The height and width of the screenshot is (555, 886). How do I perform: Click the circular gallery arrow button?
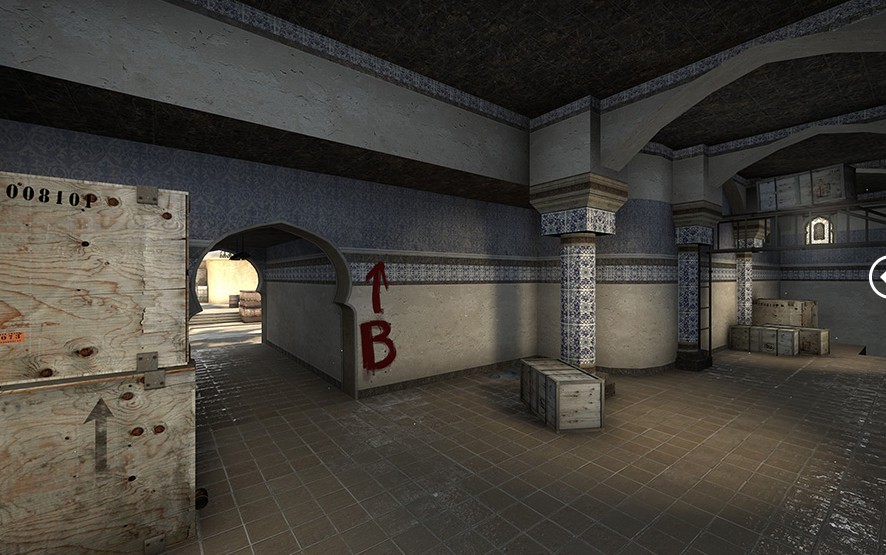click(x=880, y=277)
